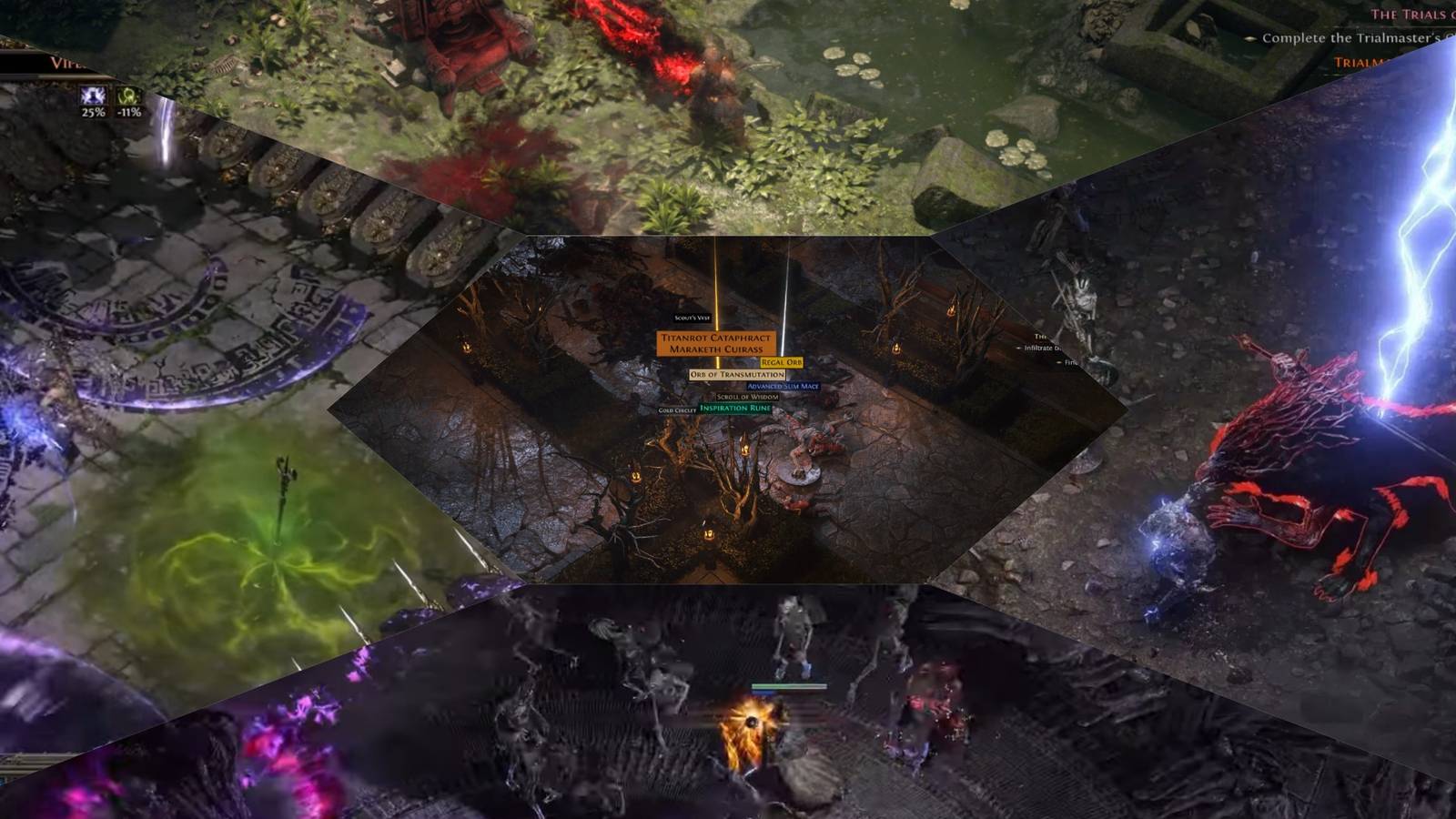1456x819 pixels.
Task: Expand the Infiltrate objective arrow
Action: (1020, 347)
